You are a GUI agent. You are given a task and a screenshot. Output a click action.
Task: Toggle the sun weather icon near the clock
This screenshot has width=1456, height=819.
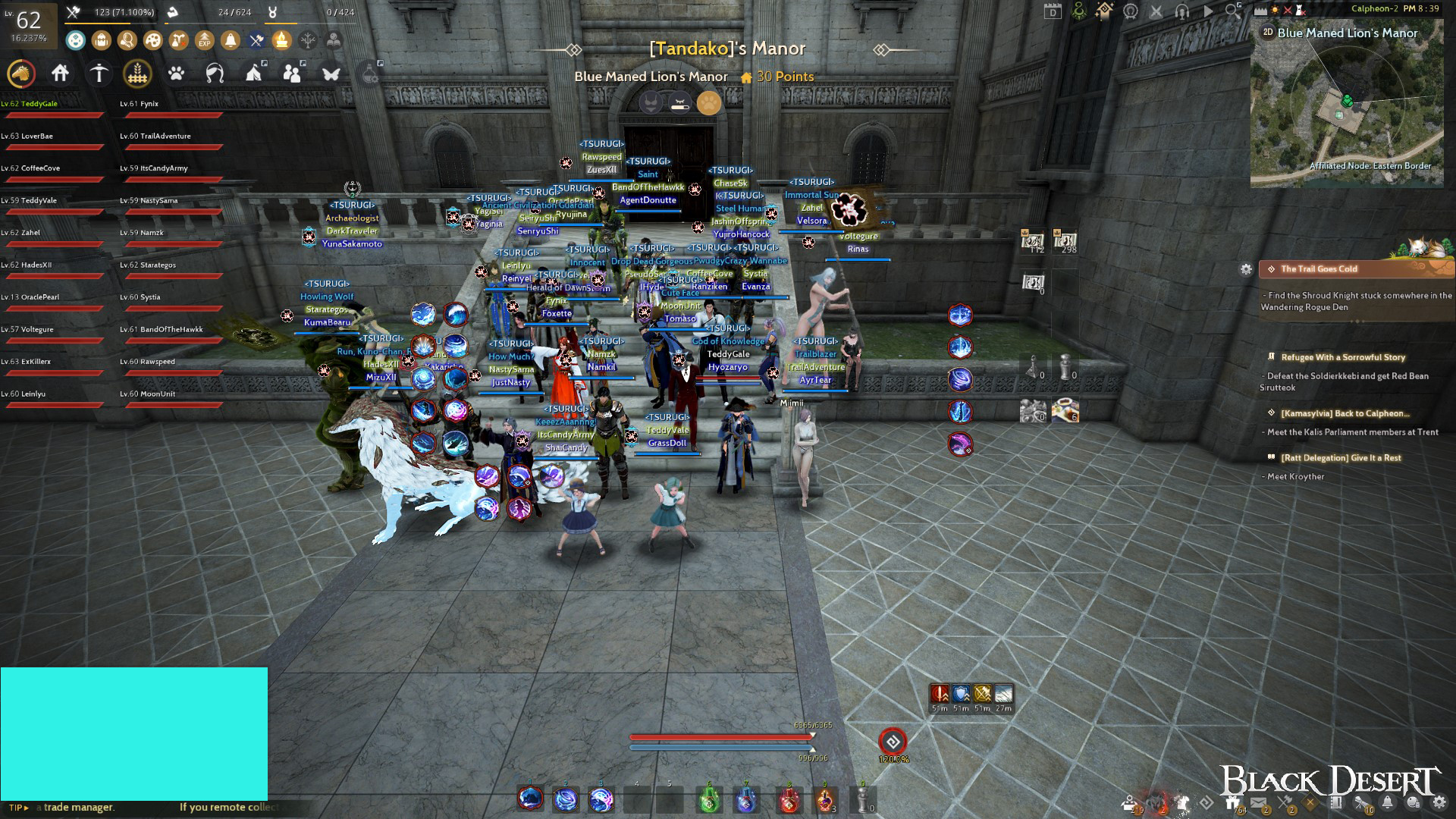[1276, 10]
